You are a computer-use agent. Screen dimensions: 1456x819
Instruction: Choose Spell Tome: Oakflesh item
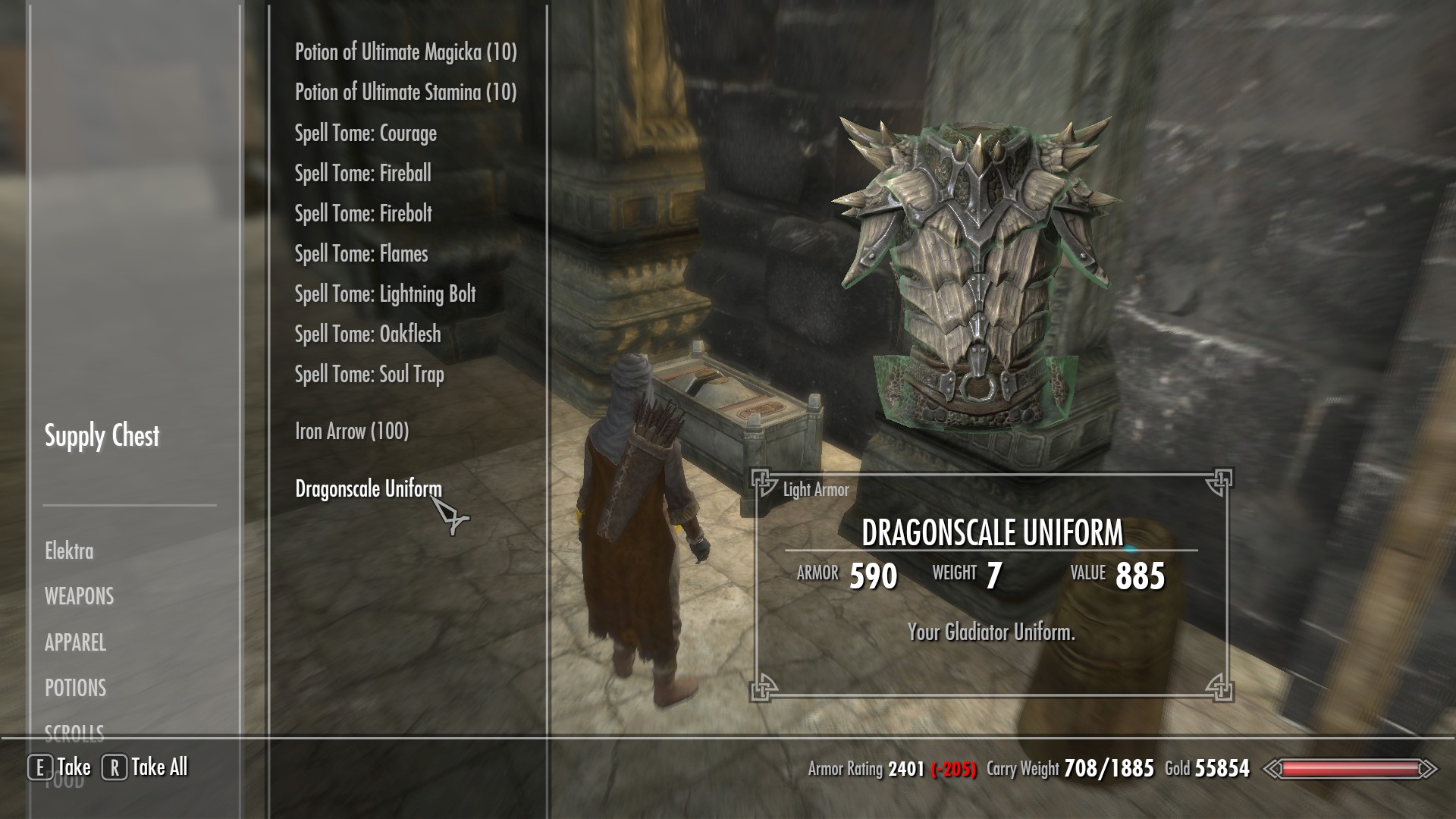click(368, 334)
